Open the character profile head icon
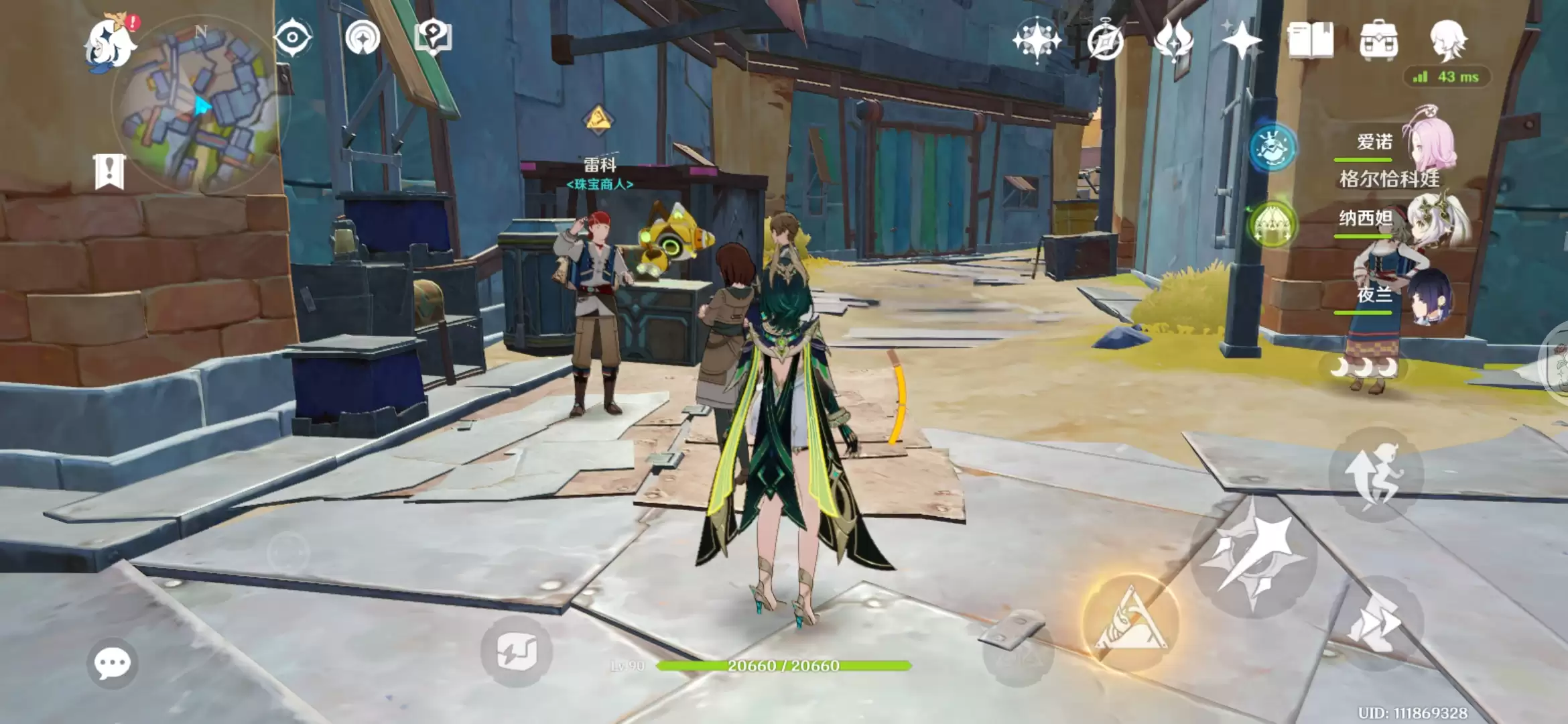The image size is (1568, 724). pos(1449,40)
